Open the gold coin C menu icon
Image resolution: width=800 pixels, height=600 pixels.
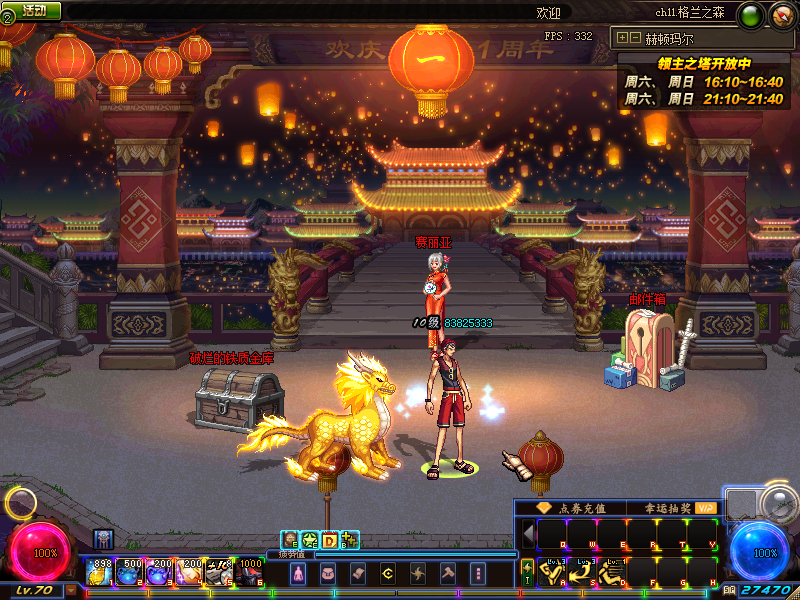coord(387,573)
